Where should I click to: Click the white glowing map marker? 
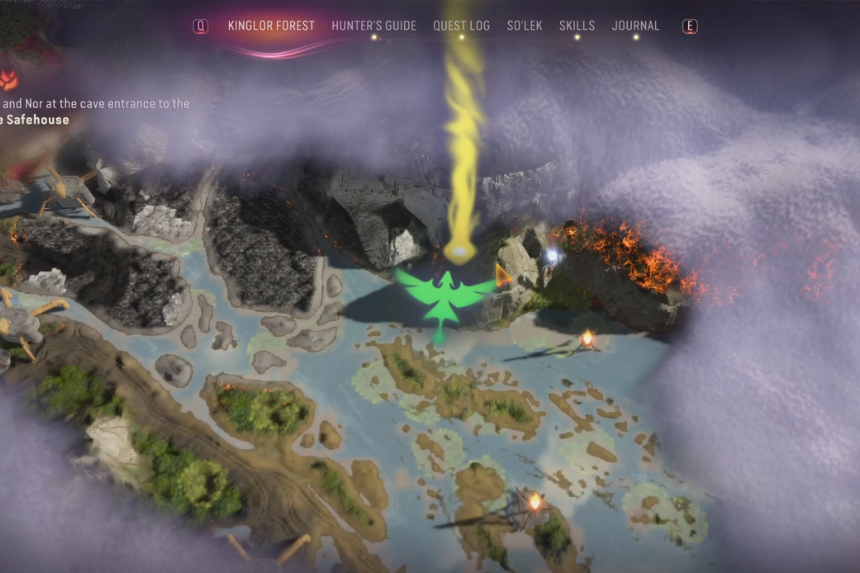(x=551, y=257)
